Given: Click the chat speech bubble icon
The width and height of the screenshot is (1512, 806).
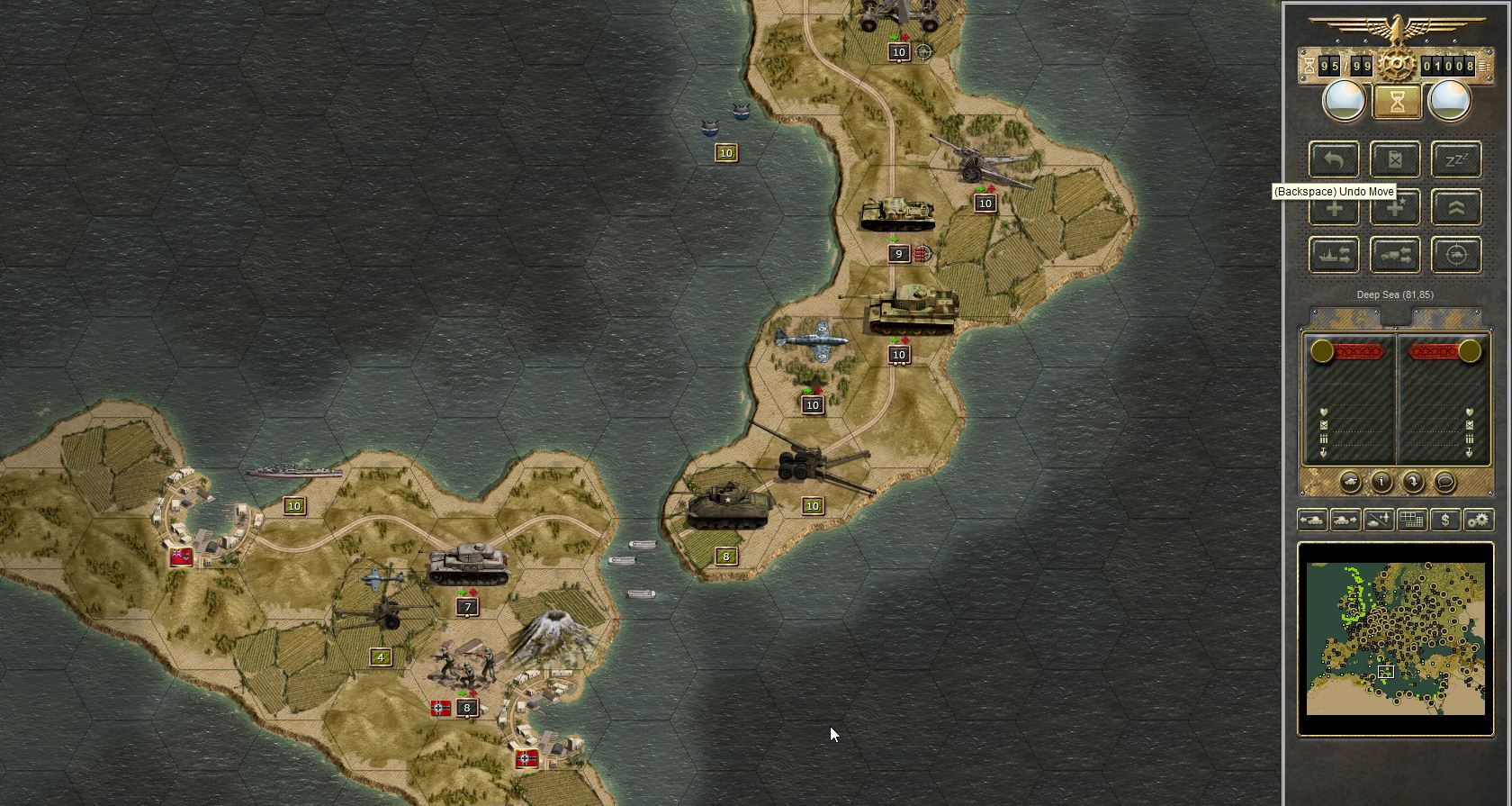Looking at the screenshot, I should (x=1445, y=482).
